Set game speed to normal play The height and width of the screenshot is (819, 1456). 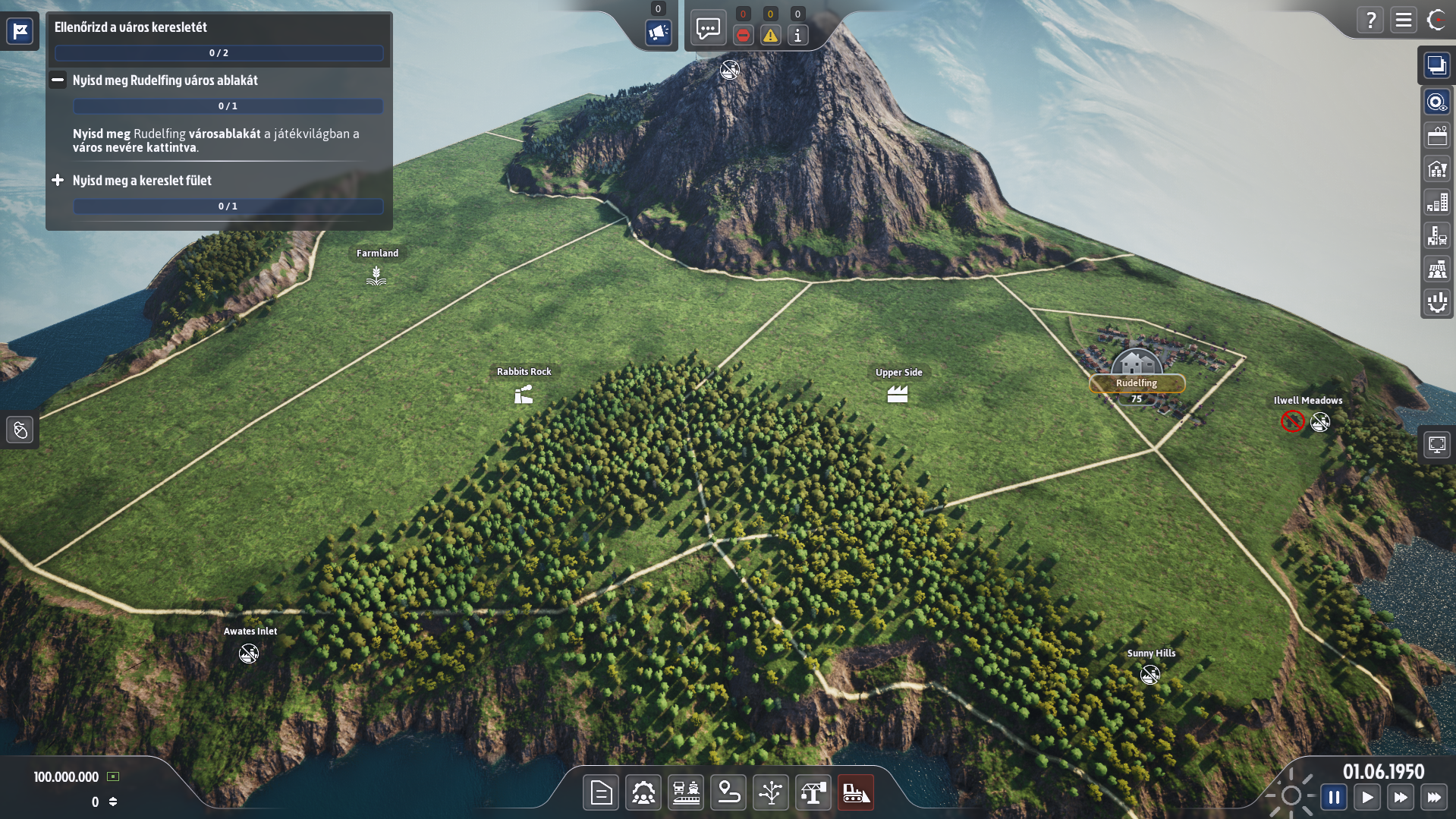(1367, 797)
